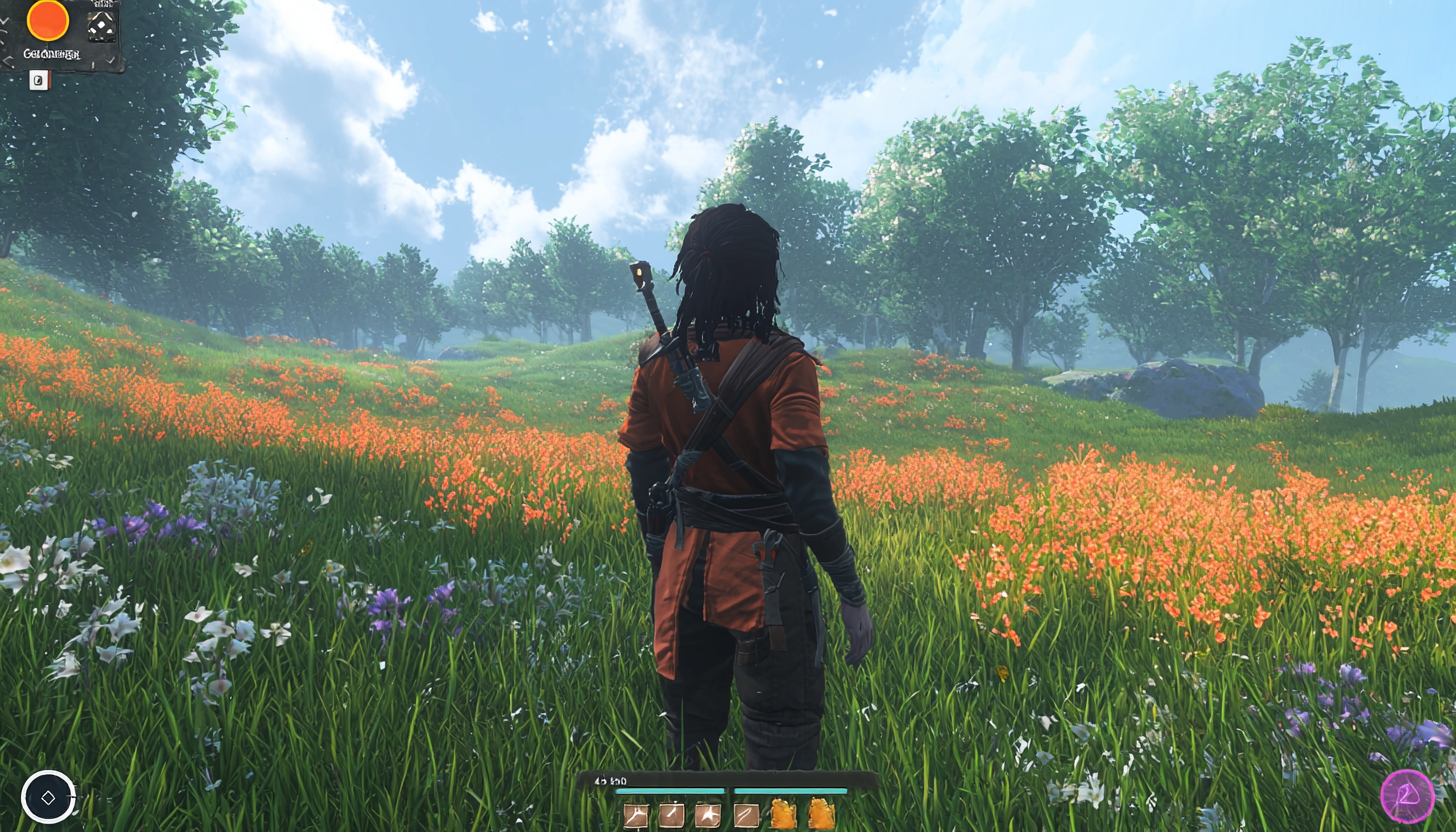Viewport: 1456px width, 832px height.
Task: Activate the white ring diamond button
Action: click(48, 797)
